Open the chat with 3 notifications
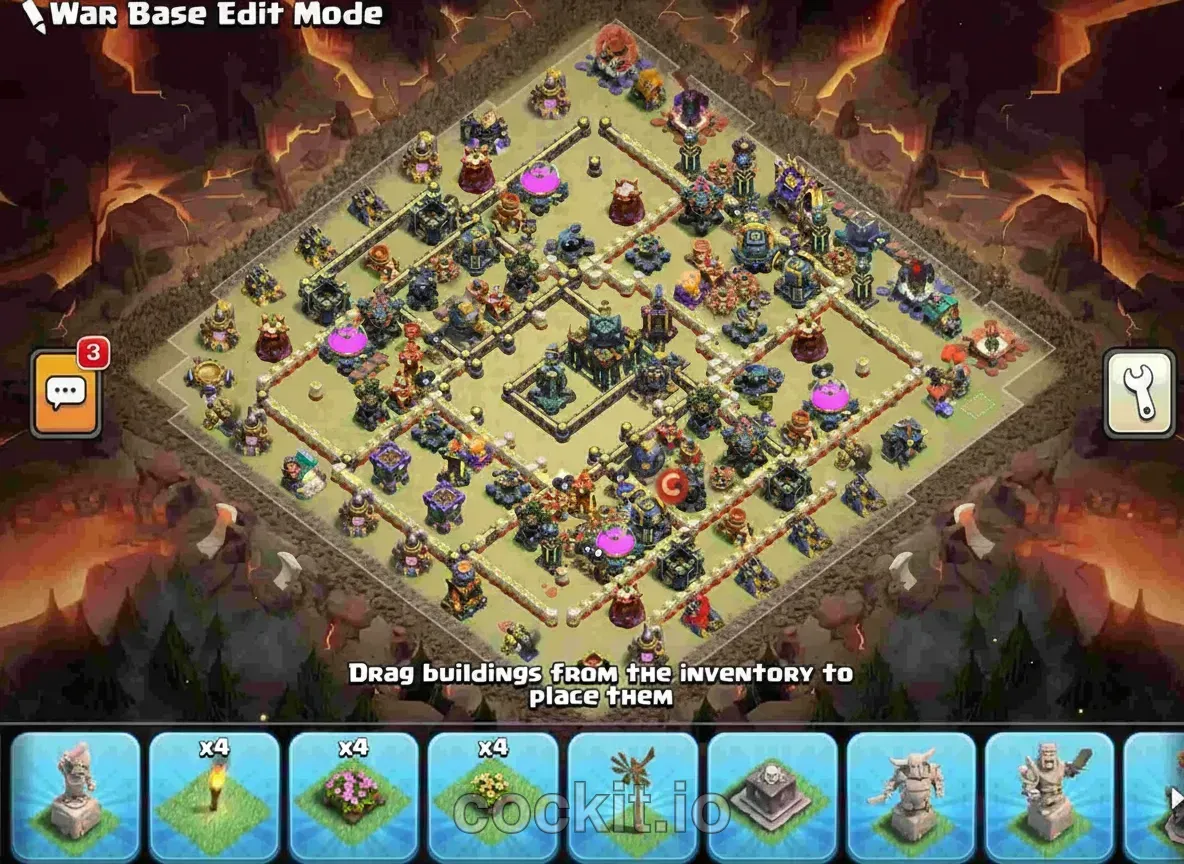 [66, 393]
